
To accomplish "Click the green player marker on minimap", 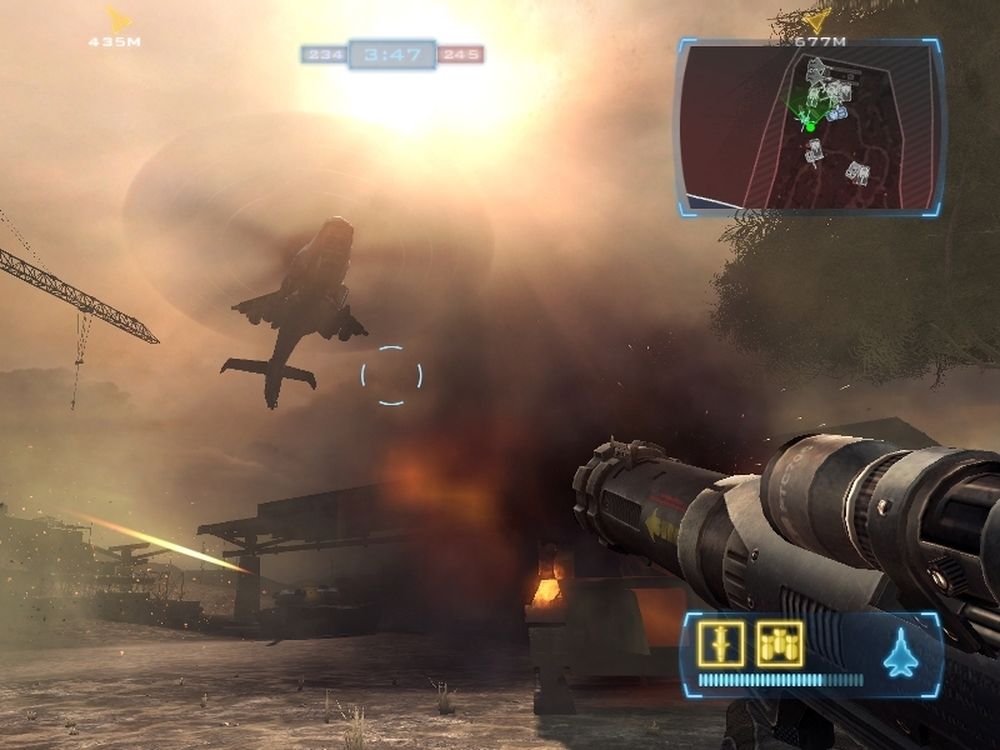I will coord(810,127).
